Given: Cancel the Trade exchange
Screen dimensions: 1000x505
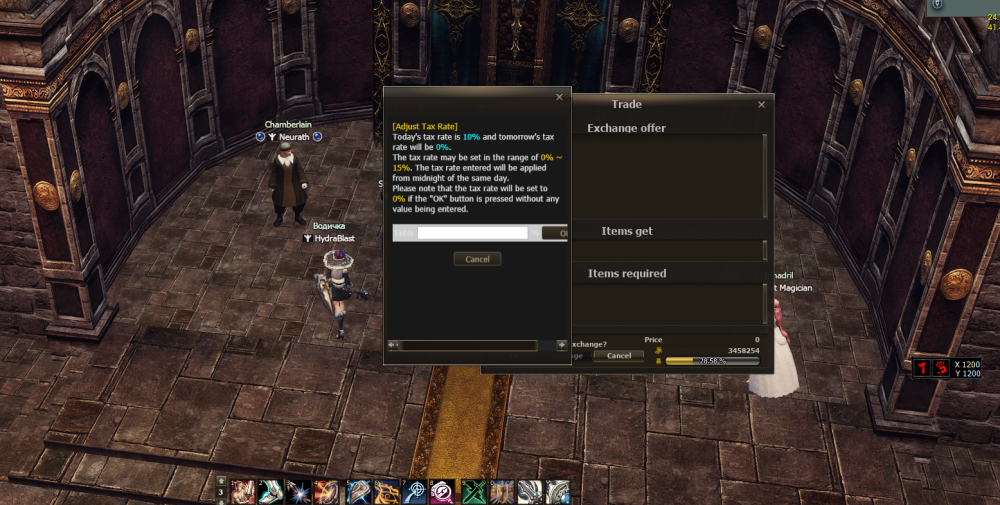Looking at the screenshot, I should tap(618, 355).
